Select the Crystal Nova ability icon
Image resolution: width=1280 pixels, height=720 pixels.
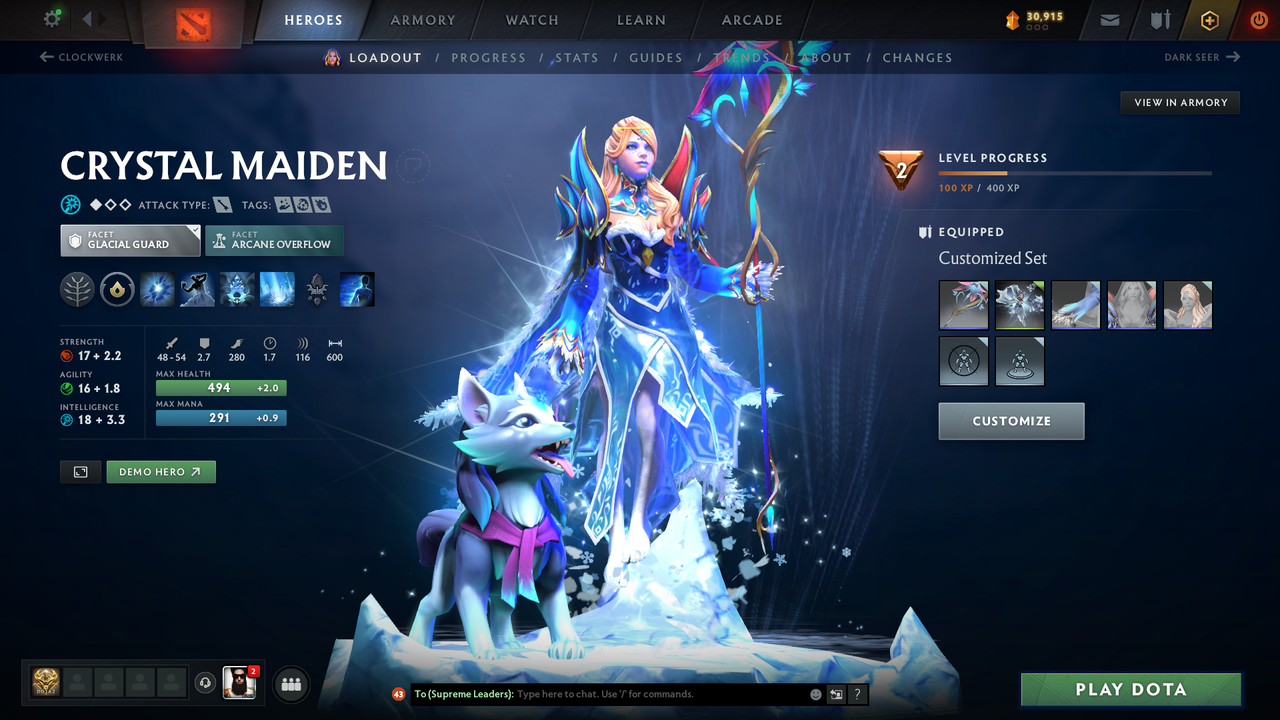[x=157, y=289]
